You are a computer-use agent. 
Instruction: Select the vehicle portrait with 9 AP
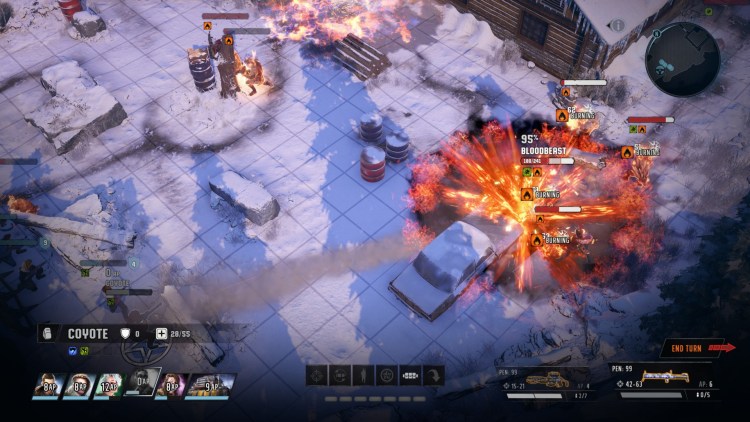(x=212, y=386)
